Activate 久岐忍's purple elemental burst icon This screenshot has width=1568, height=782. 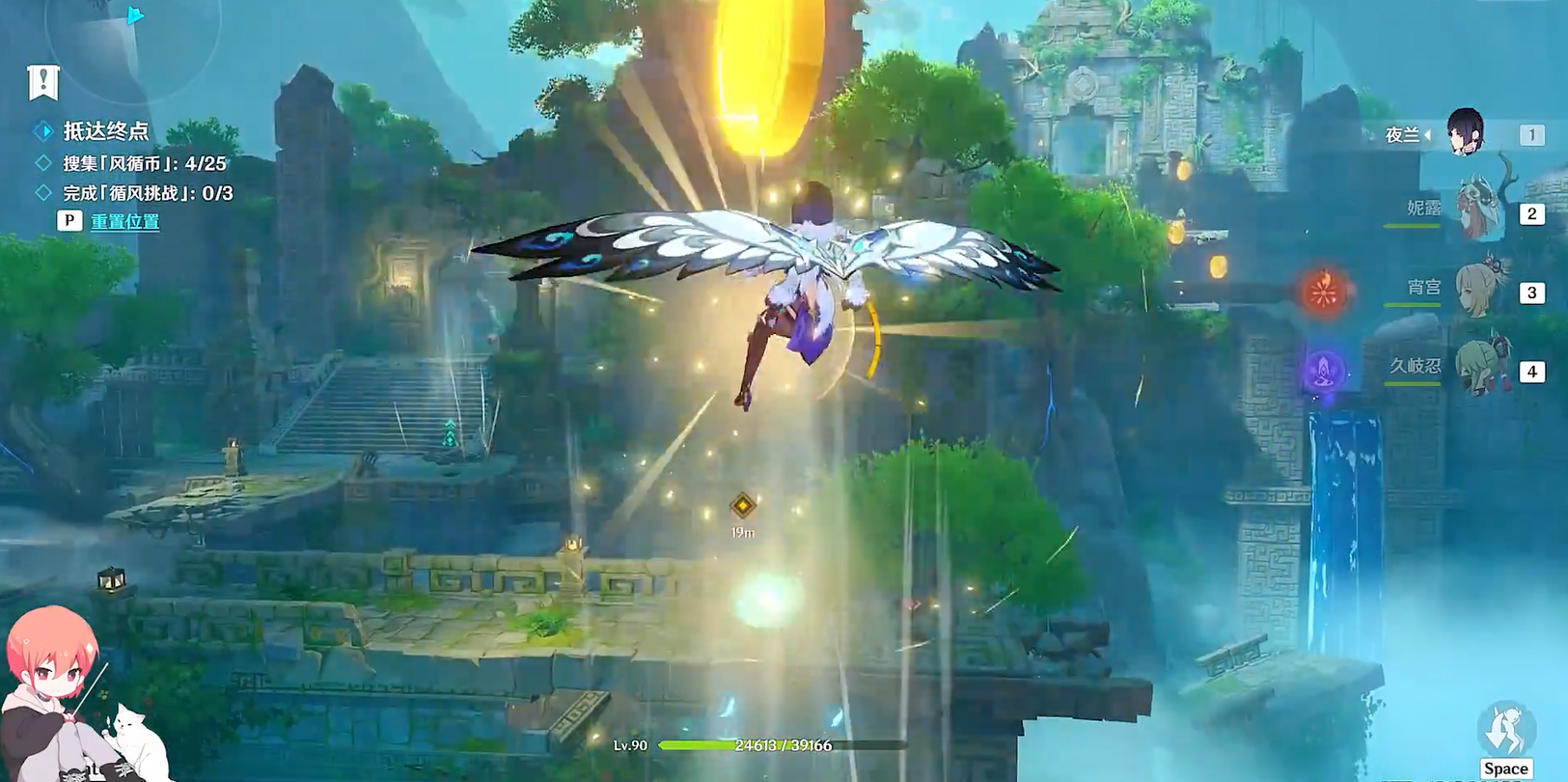(x=1324, y=371)
